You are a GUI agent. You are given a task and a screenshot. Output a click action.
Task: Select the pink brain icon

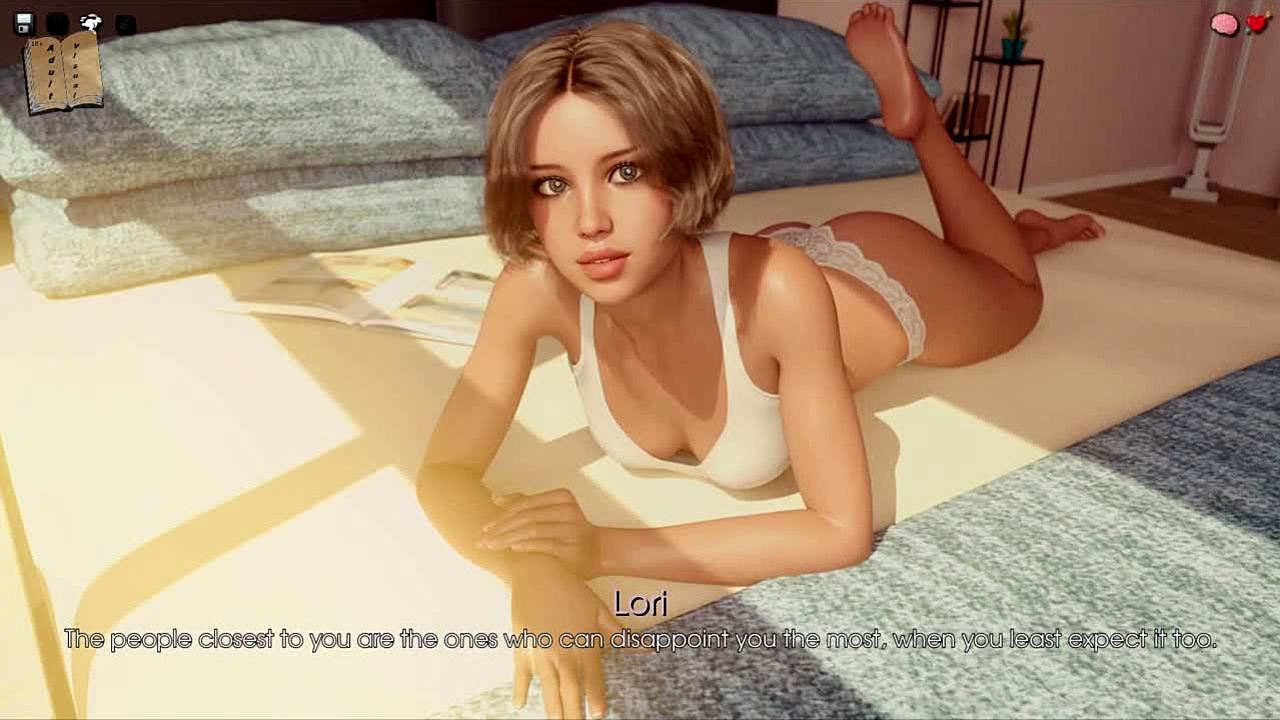click(x=1224, y=24)
